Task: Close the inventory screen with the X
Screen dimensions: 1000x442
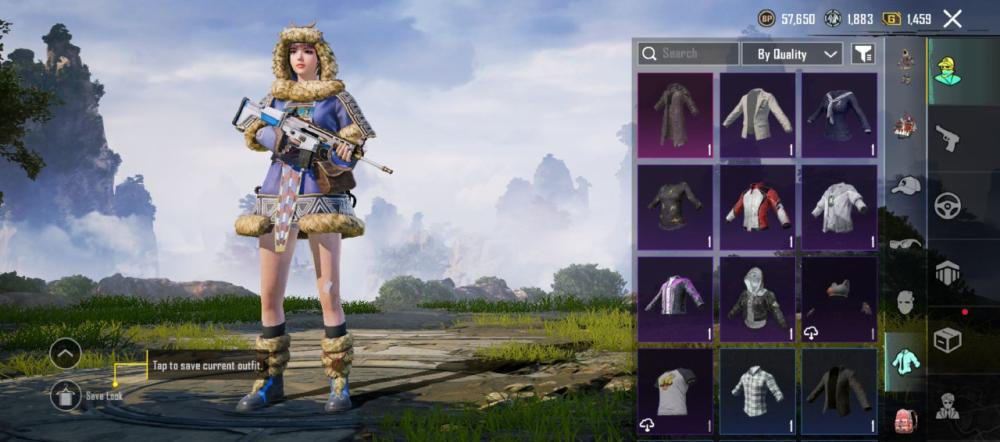Action: click(952, 18)
